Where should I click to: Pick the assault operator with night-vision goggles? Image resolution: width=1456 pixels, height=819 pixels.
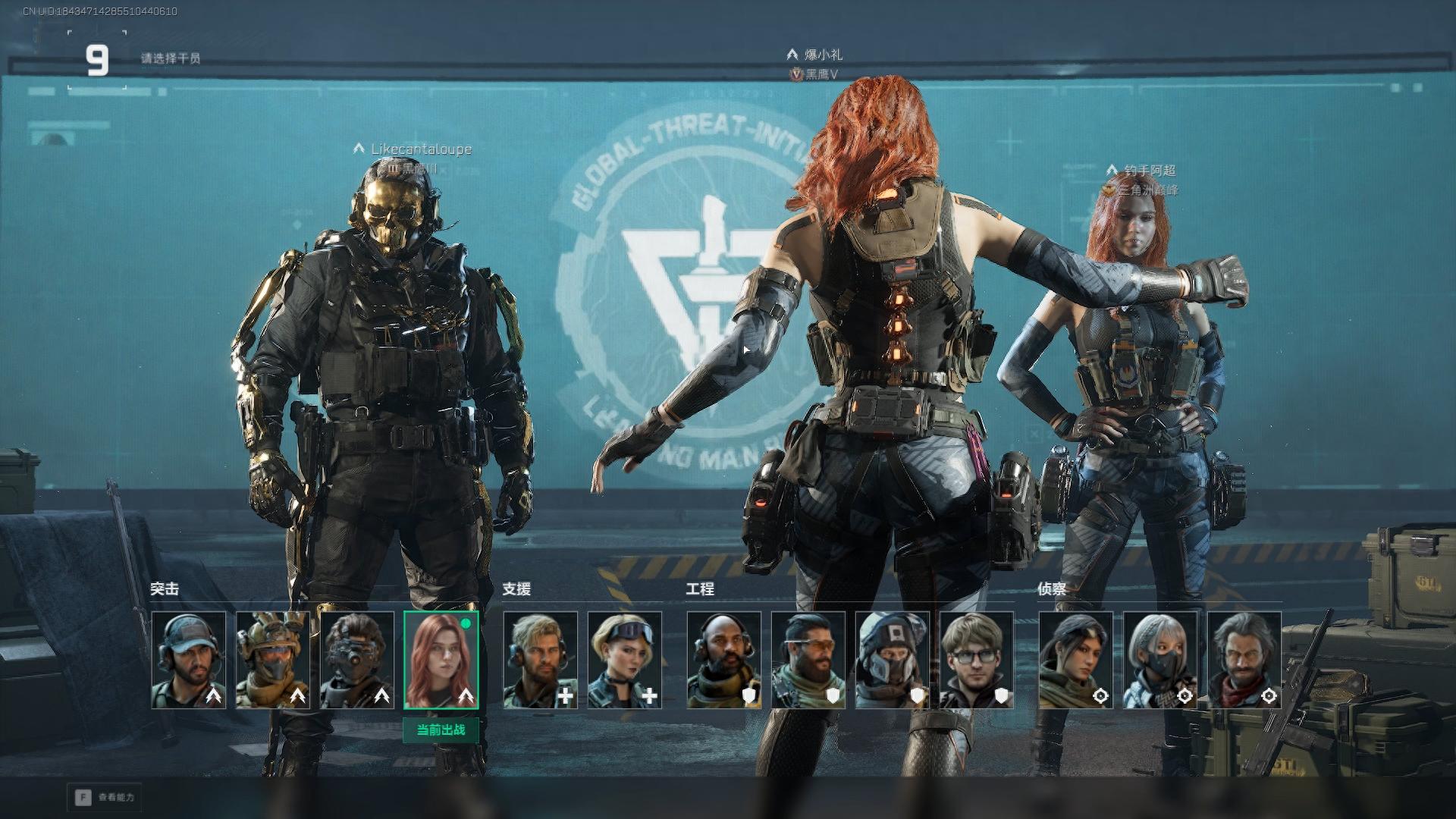point(357,660)
